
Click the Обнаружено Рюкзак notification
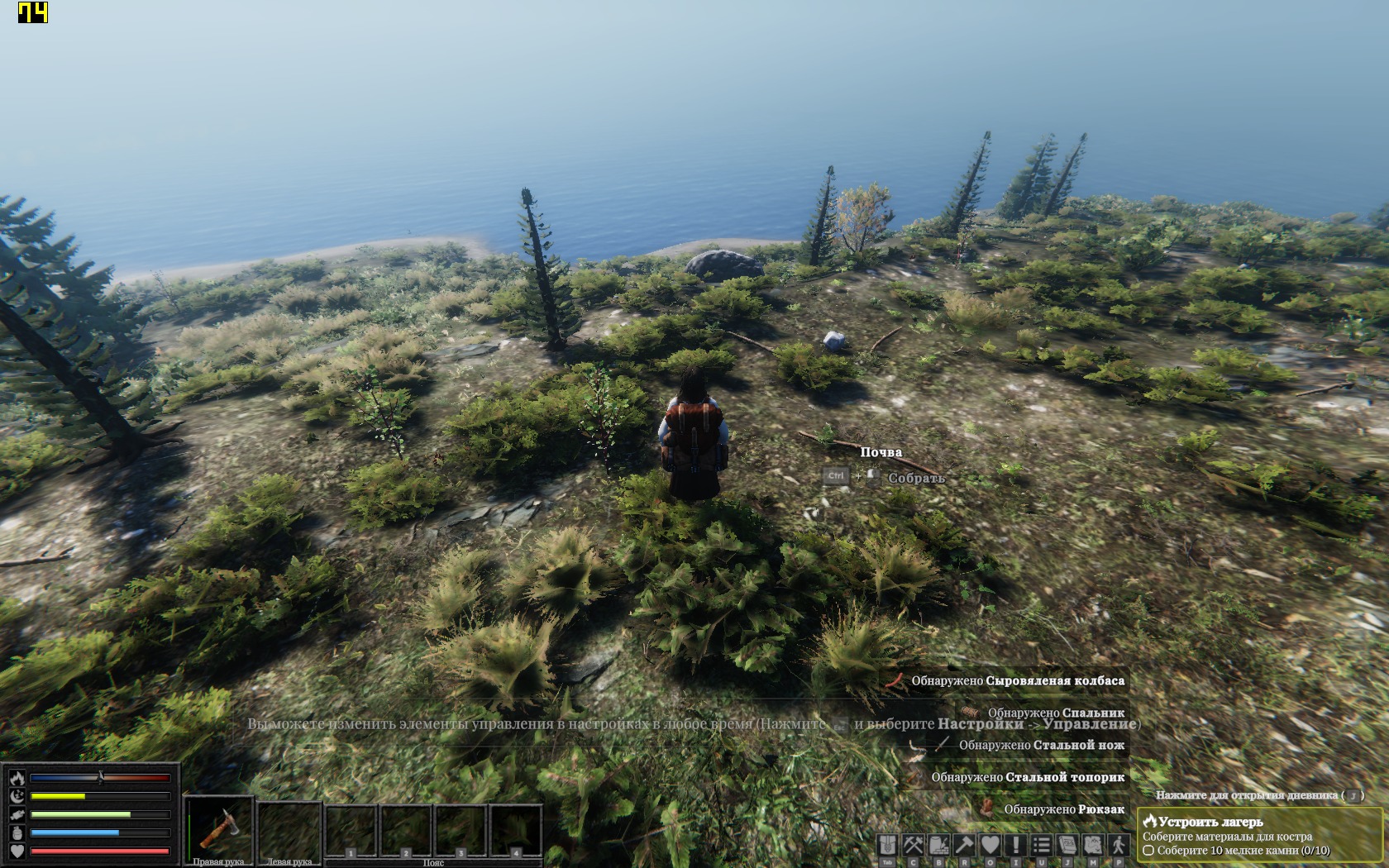point(1063,809)
